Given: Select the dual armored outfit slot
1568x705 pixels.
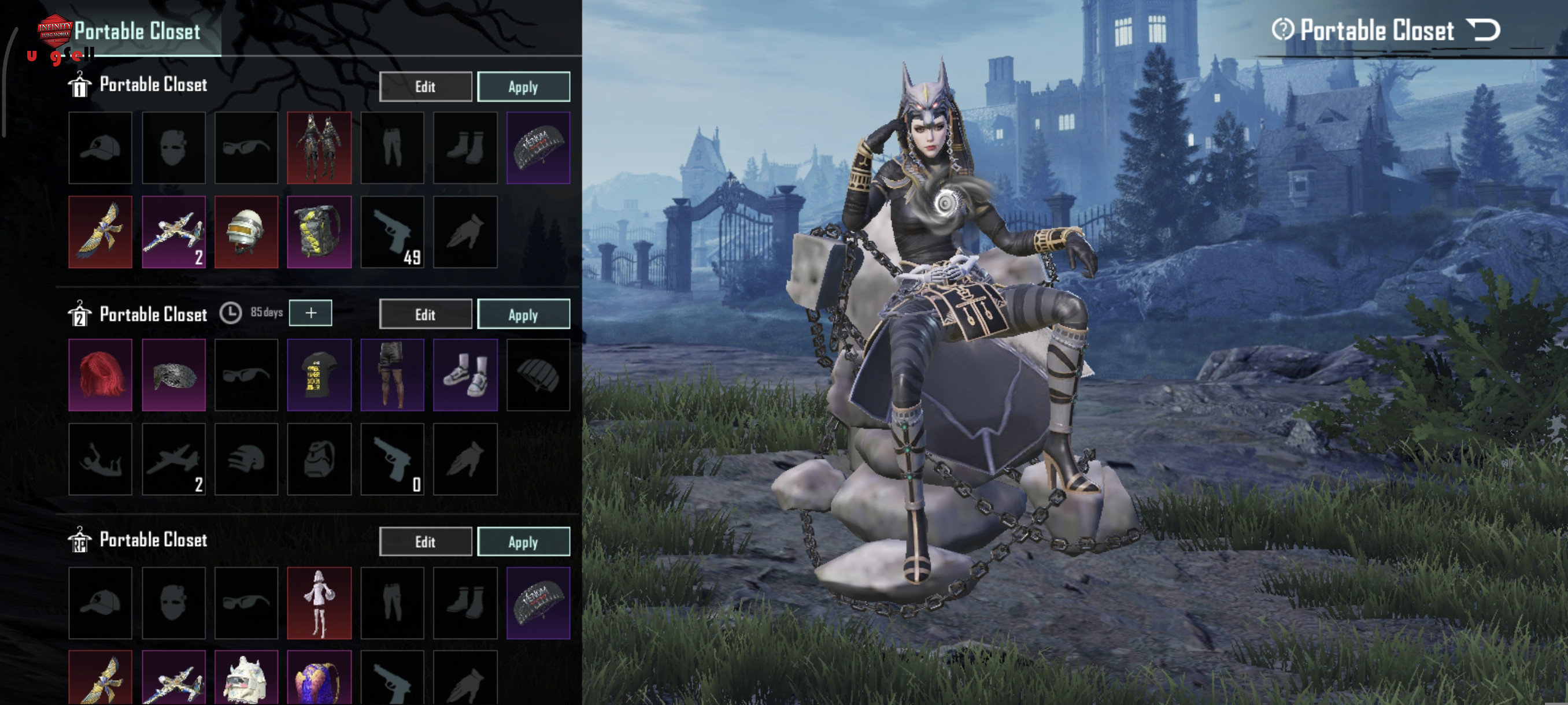Looking at the screenshot, I should (x=319, y=147).
